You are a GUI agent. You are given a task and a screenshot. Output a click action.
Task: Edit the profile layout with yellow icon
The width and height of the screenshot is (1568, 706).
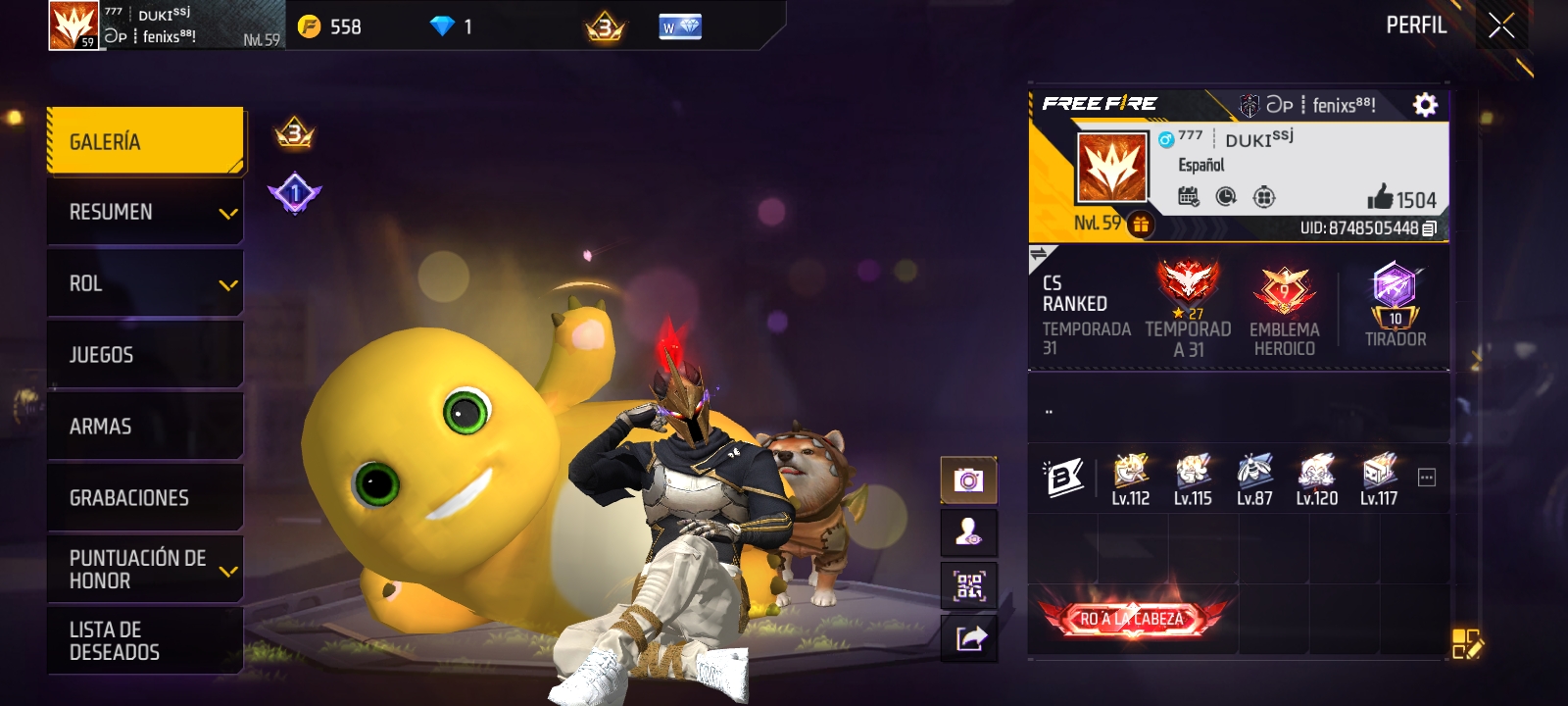[x=1466, y=644]
